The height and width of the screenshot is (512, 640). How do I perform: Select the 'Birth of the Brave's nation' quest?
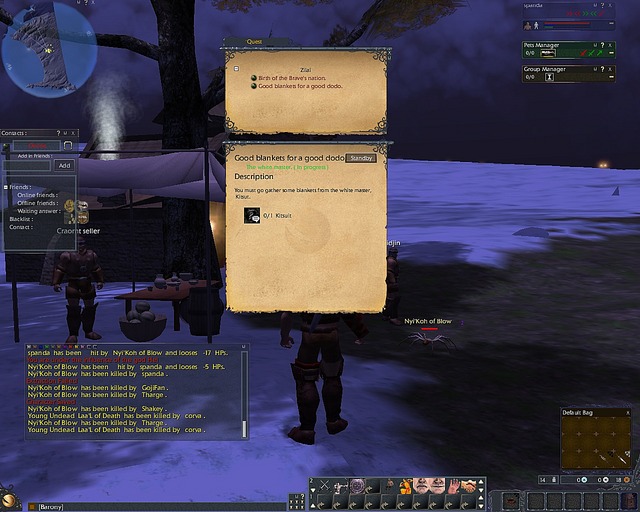click(x=292, y=78)
